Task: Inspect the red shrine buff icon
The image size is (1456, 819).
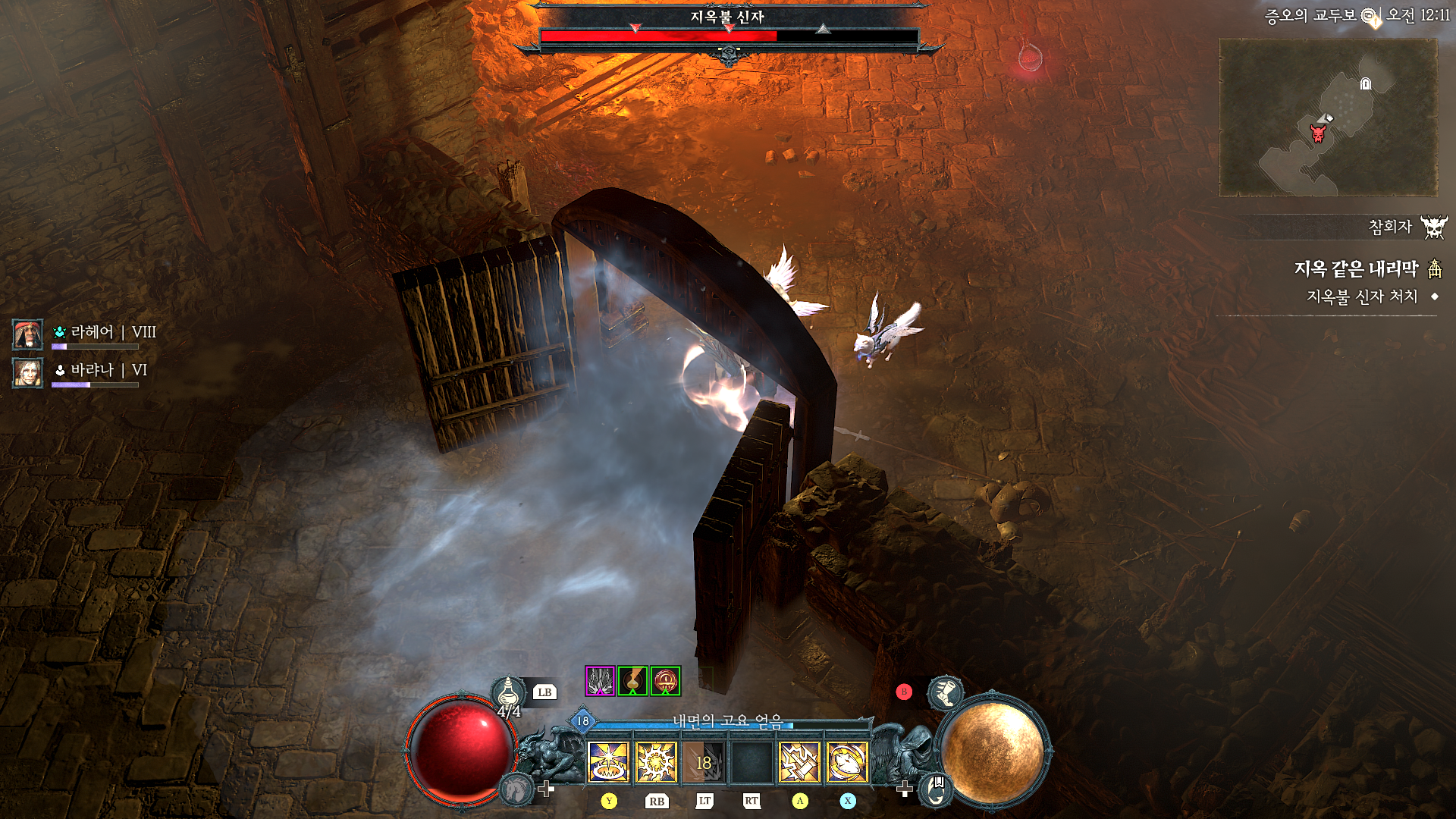Action: [665, 681]
